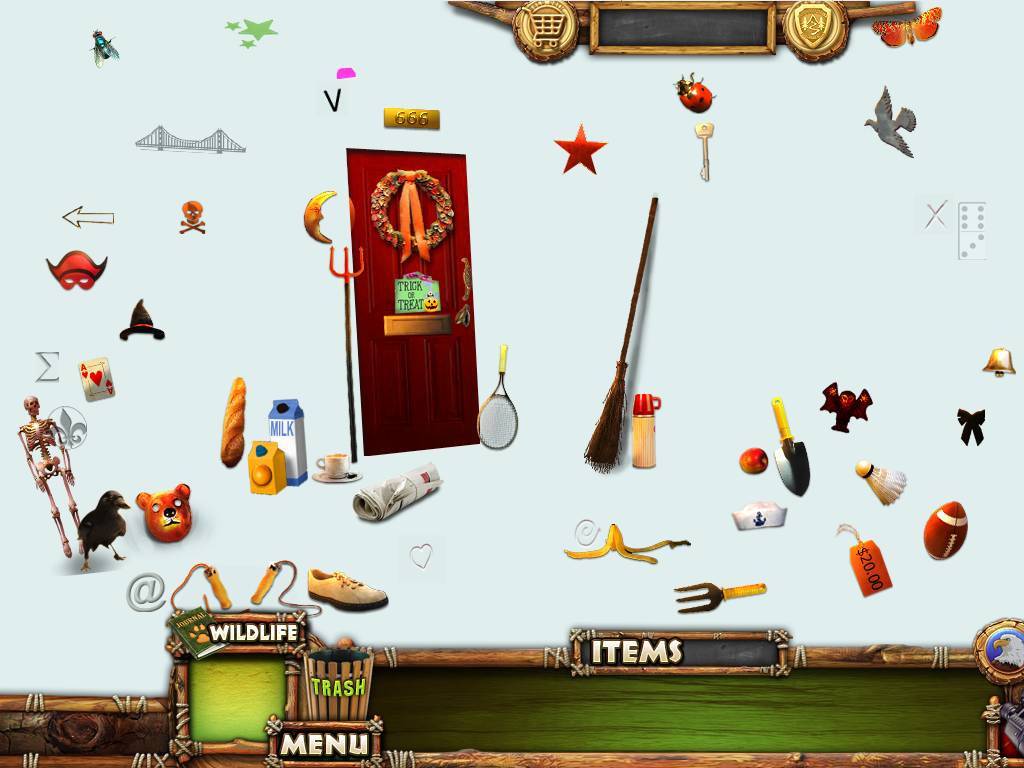1024x768 pixels.
Task: Select the Items panel label
Action: pos(637,652)
